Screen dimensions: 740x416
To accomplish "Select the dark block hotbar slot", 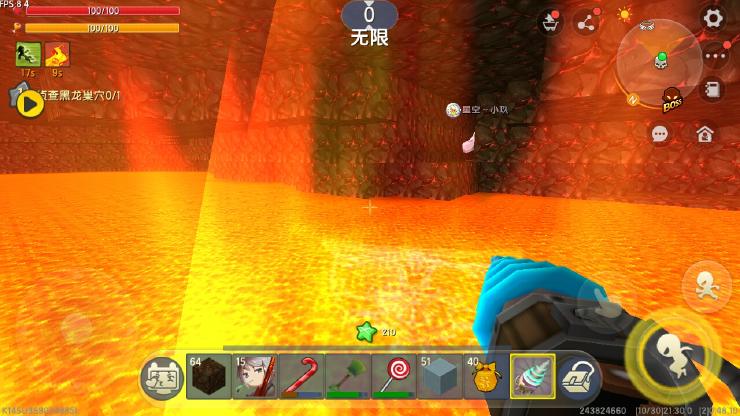I will coord(208,378).
